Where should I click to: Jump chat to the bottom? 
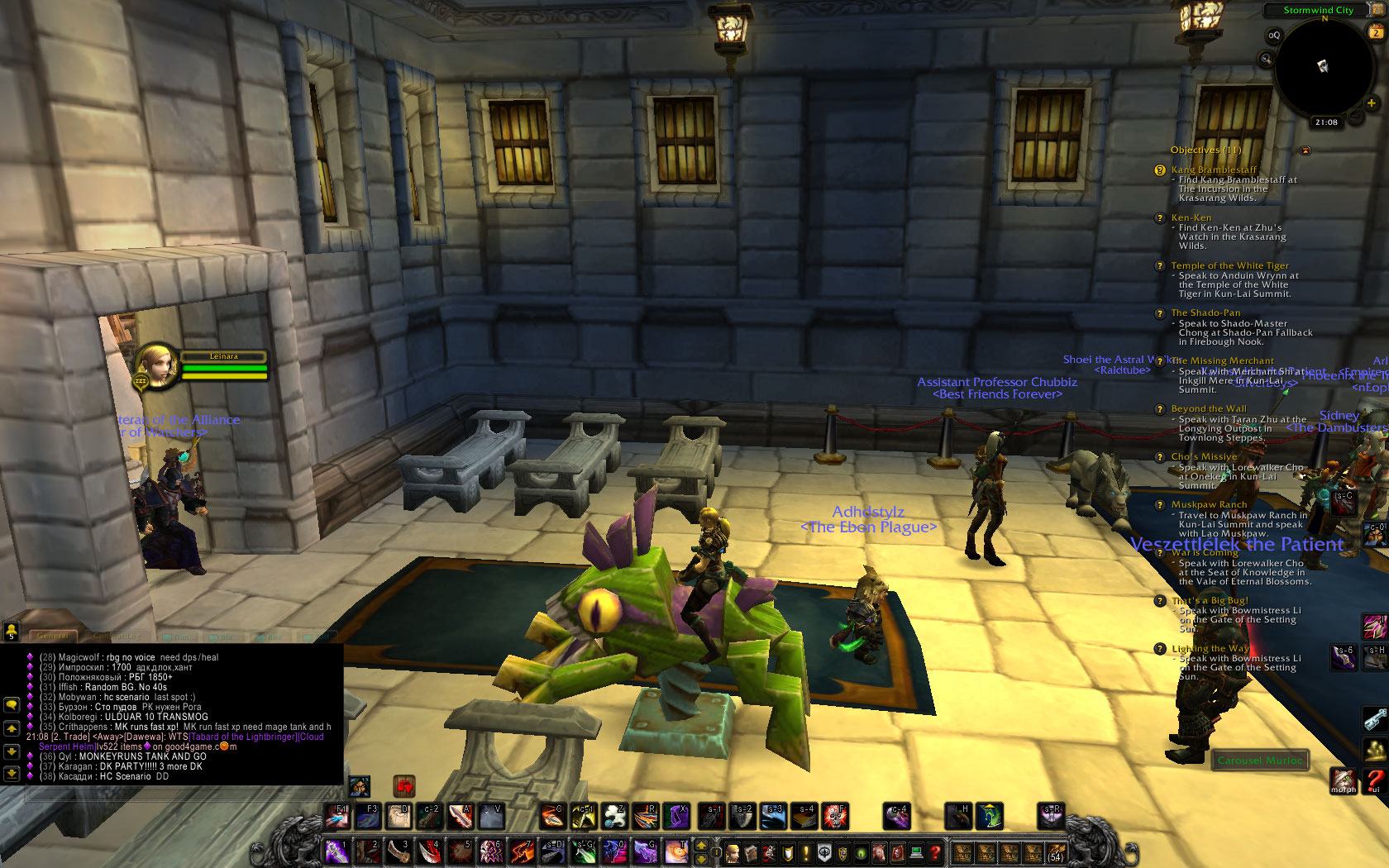coord(12,774)
